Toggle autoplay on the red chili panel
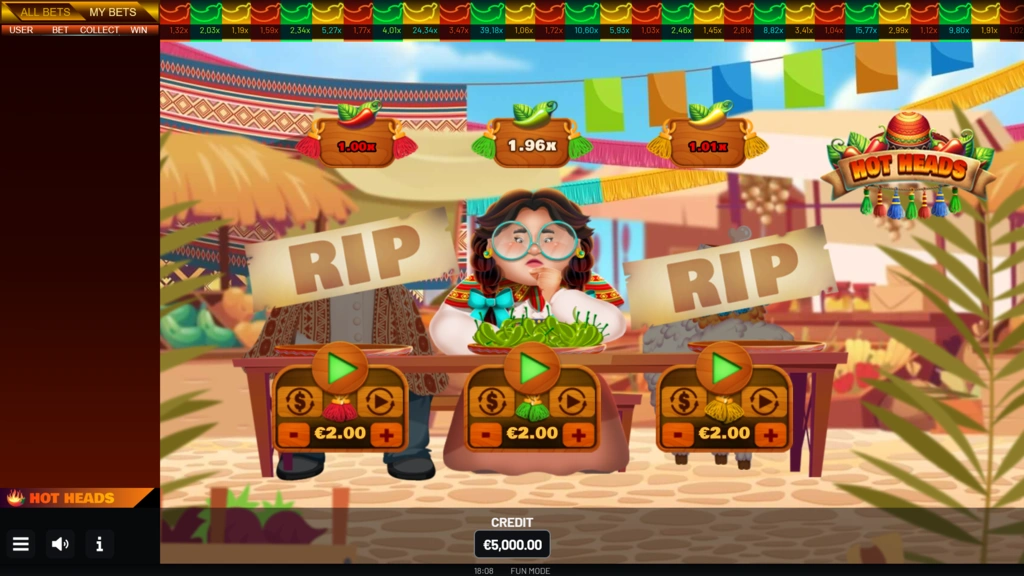The width and height of the screenshot is (1024, 576). 380,402
